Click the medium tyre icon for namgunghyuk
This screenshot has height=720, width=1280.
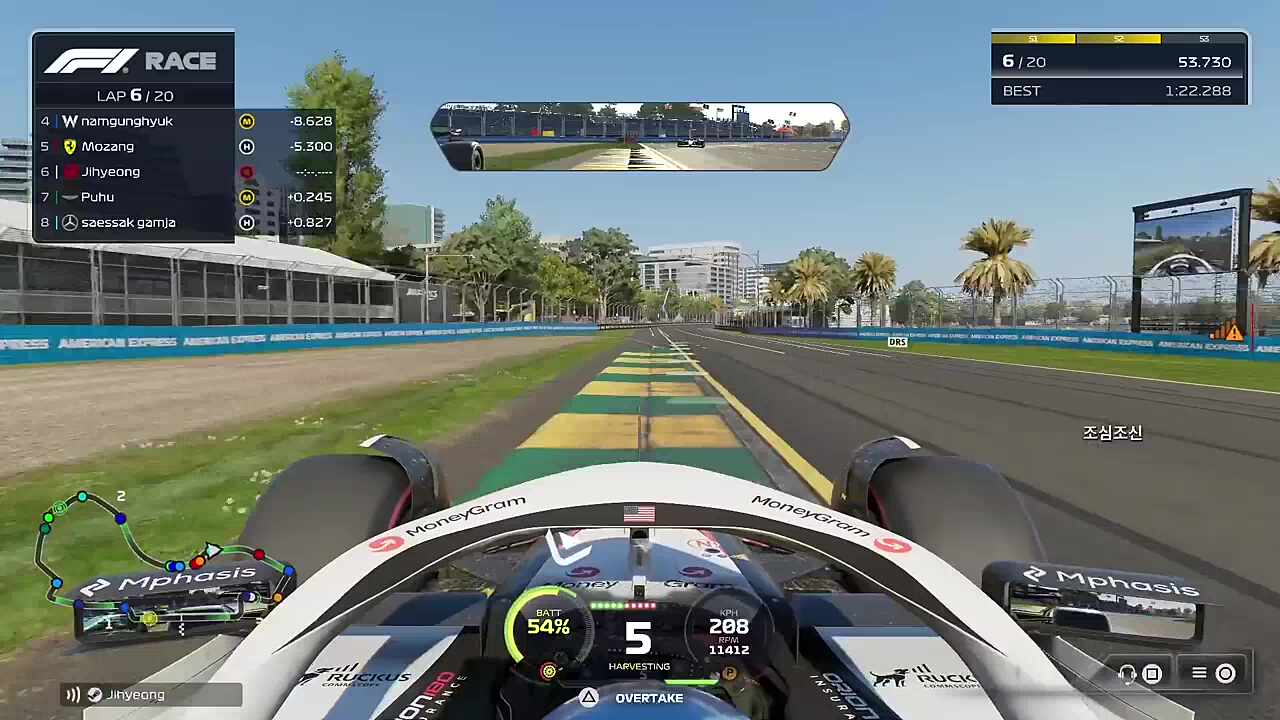tap(246, 121)
